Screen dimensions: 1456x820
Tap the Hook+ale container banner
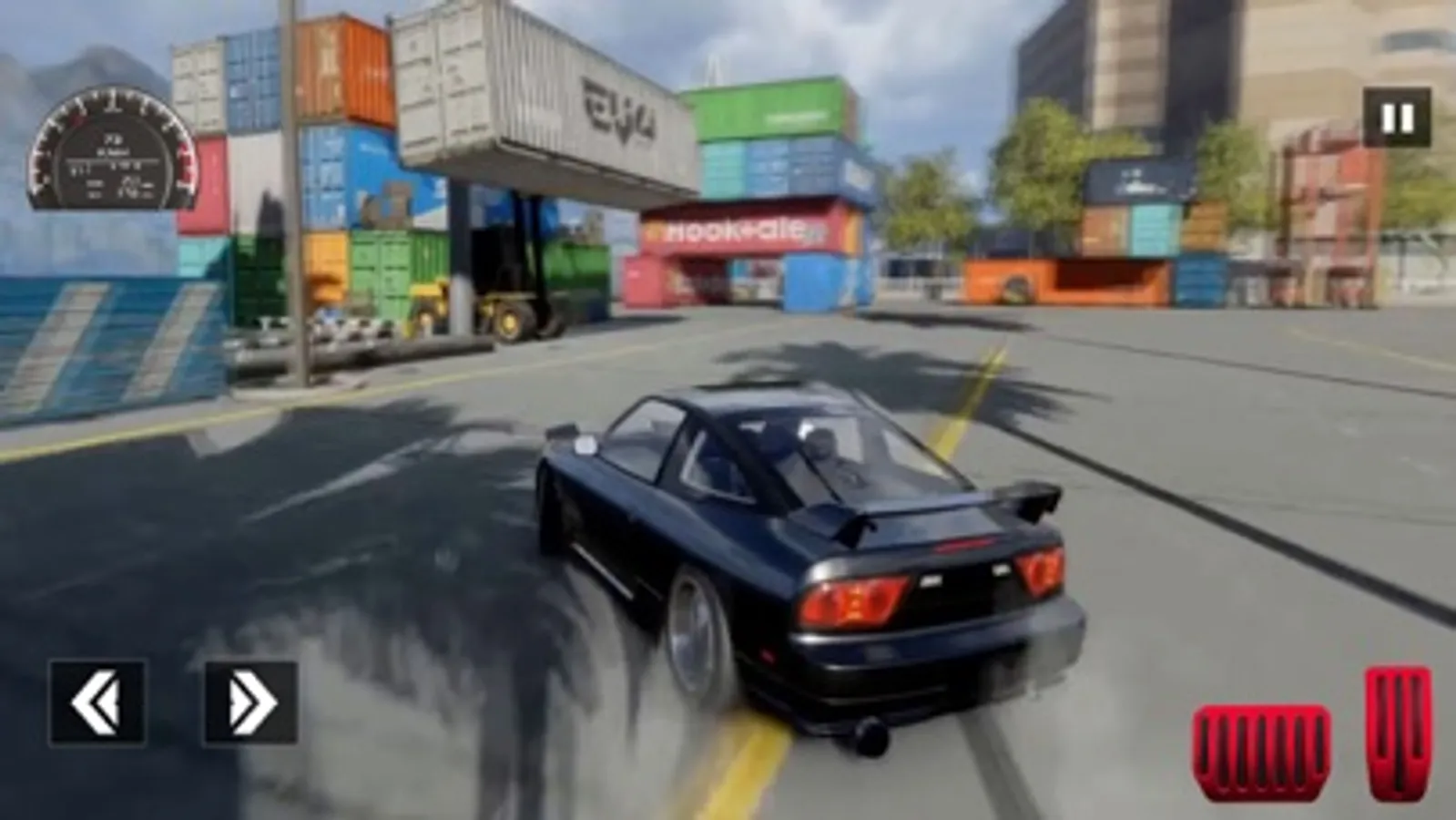pyautogui.click(x=739, y=230)
